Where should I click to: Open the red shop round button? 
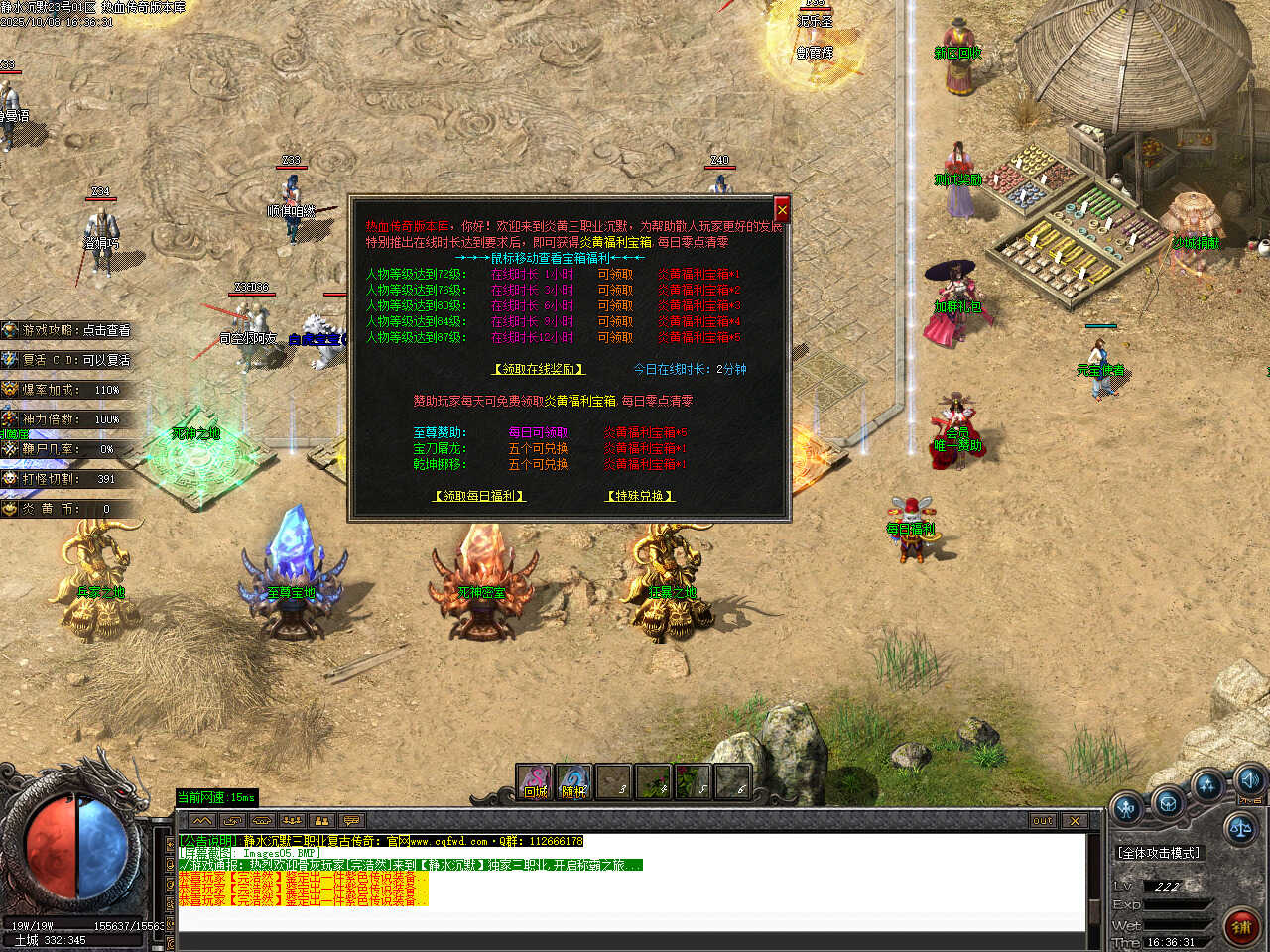(x=1240, y=926)
